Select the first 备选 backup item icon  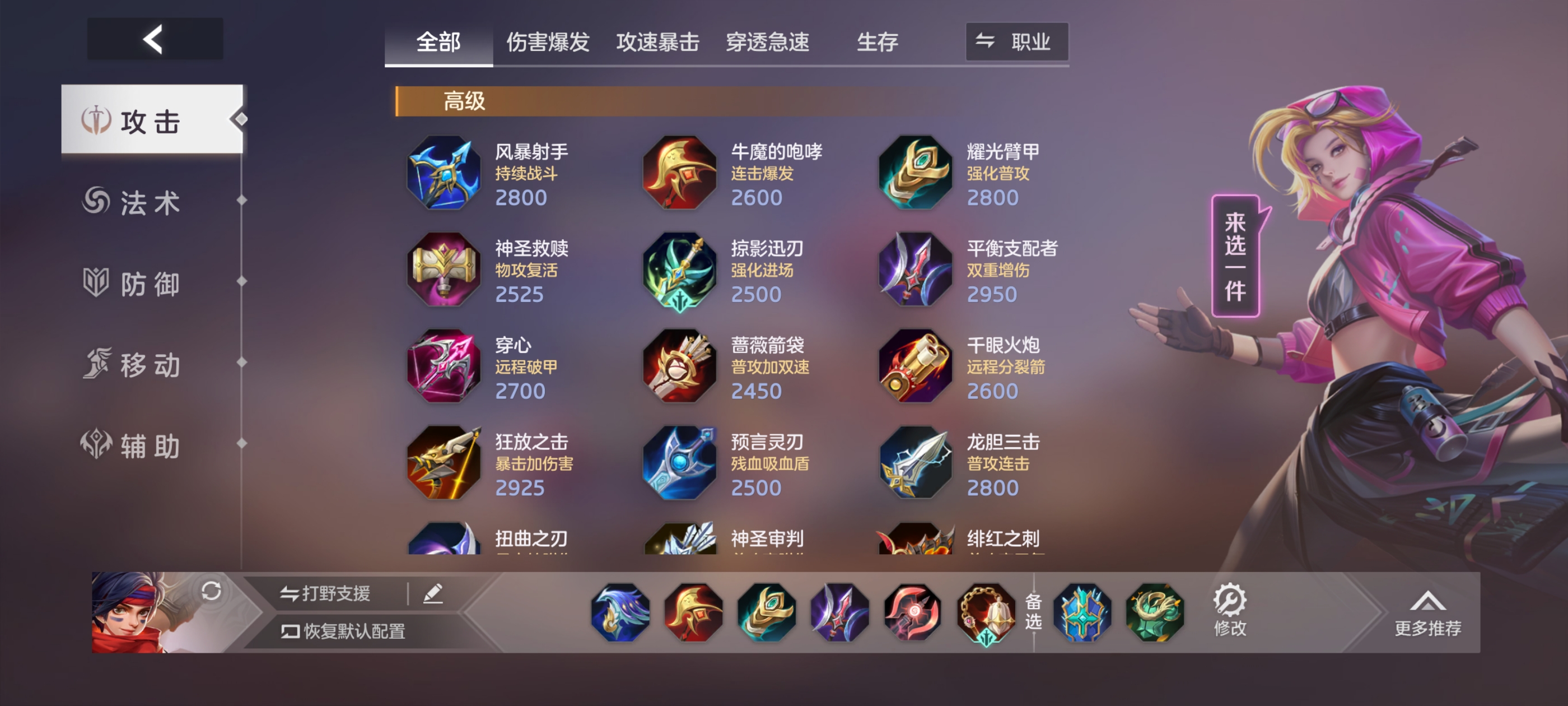pos(1083,612)
